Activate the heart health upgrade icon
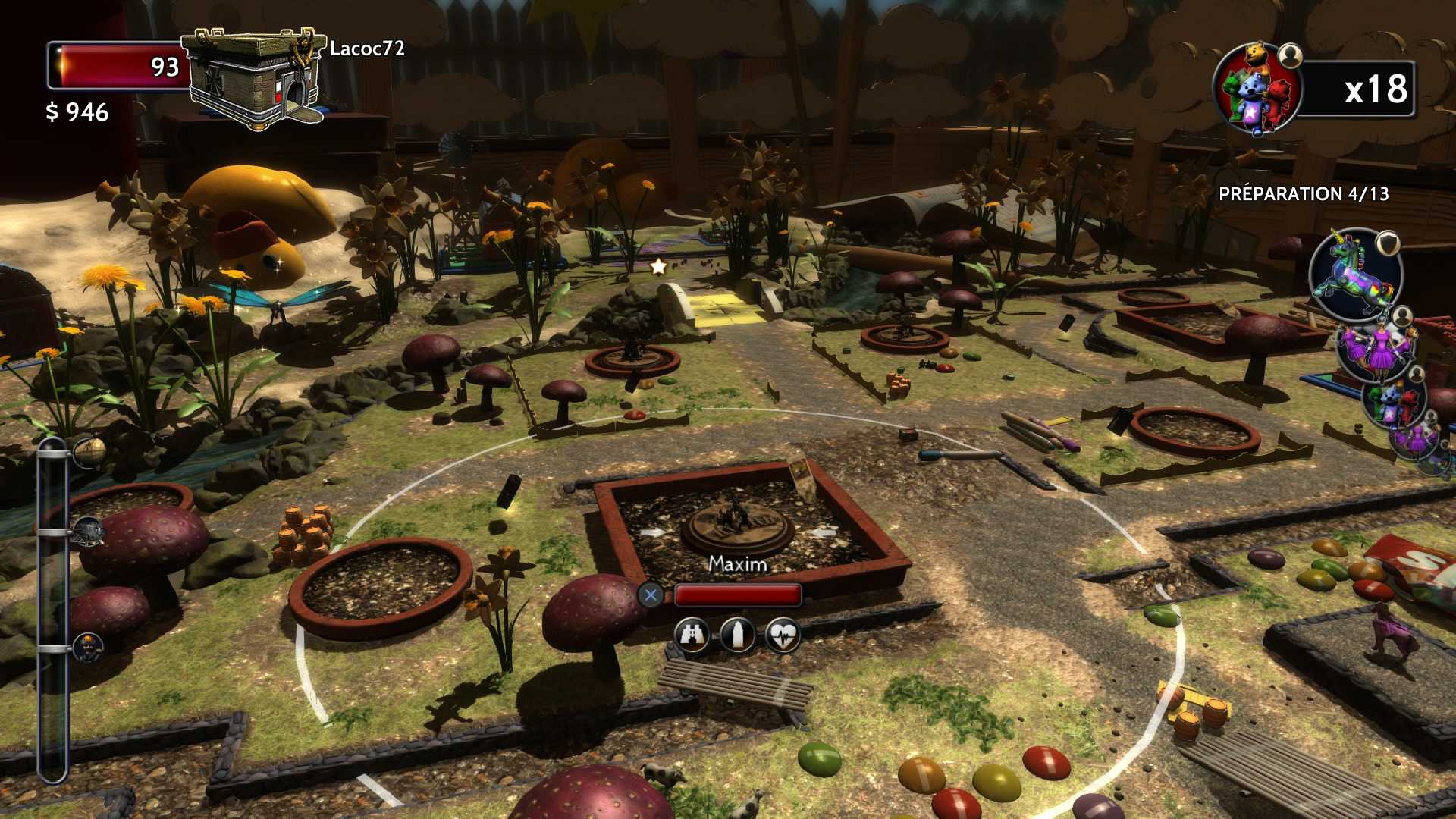 click(x=783, y=634)
